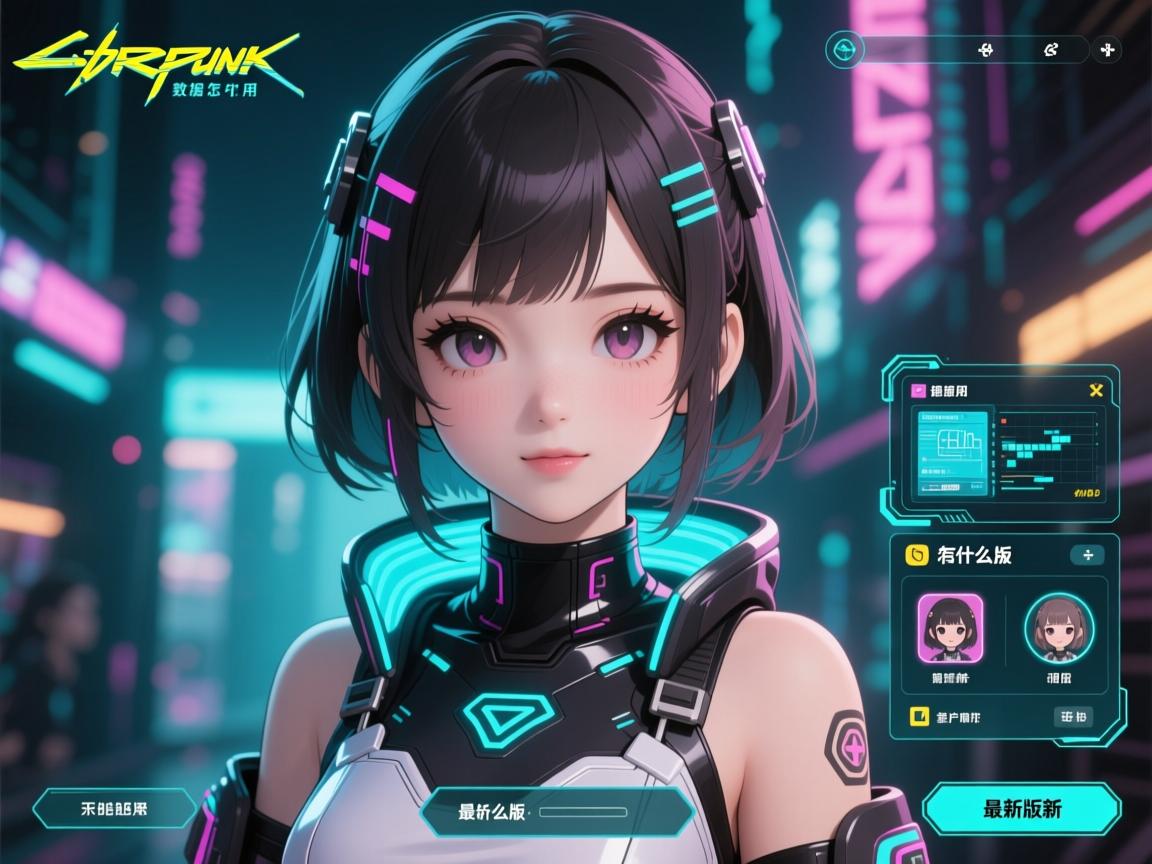Click the ÷ button beside 有什么版
This screenshot has width=1152, height=864.
point(1087,555)
